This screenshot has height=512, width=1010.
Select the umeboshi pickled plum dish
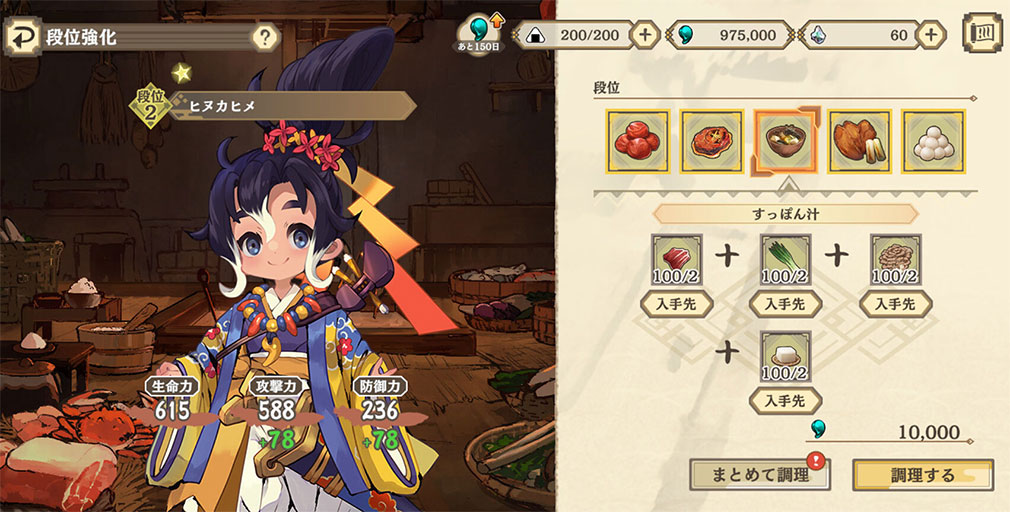pos(636,142)
